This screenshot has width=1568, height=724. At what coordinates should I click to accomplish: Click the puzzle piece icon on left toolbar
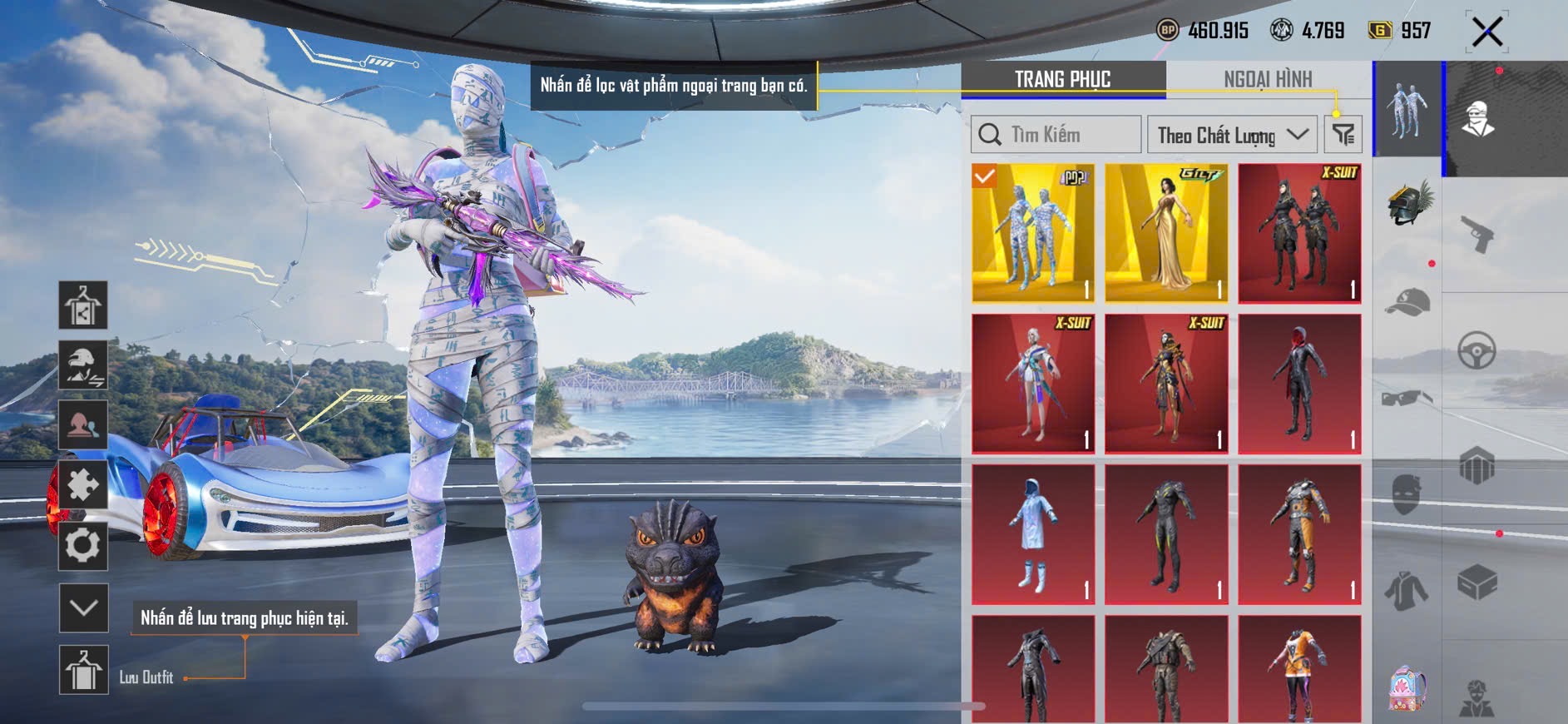[83, 485]
